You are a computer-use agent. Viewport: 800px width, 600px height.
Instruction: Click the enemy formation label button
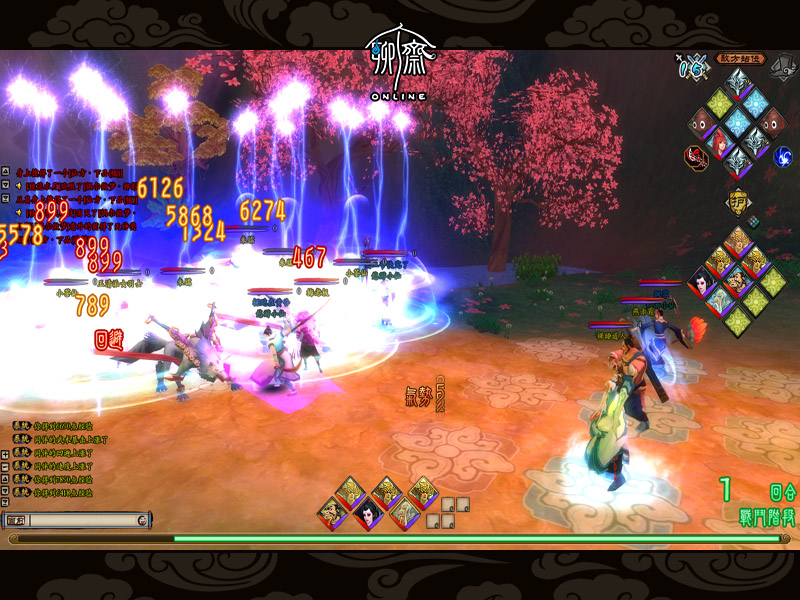[740, 59]
